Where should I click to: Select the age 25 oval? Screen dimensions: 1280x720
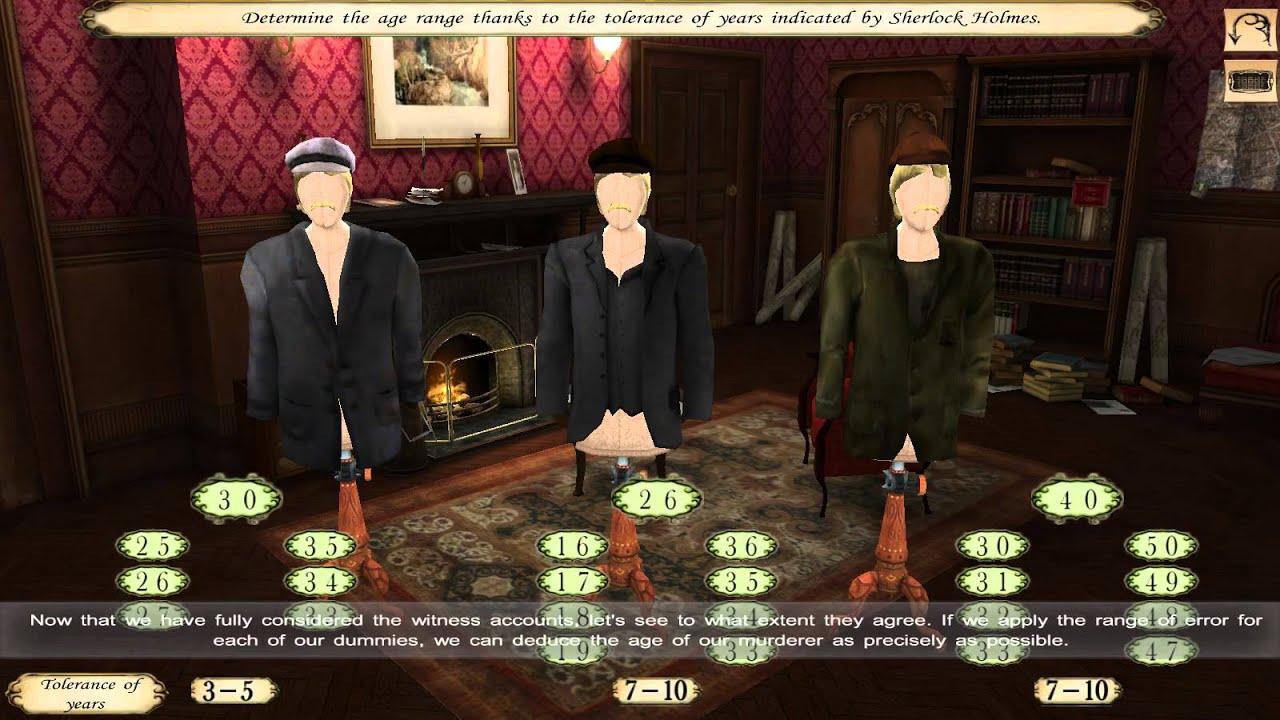(x=152, y=546)
